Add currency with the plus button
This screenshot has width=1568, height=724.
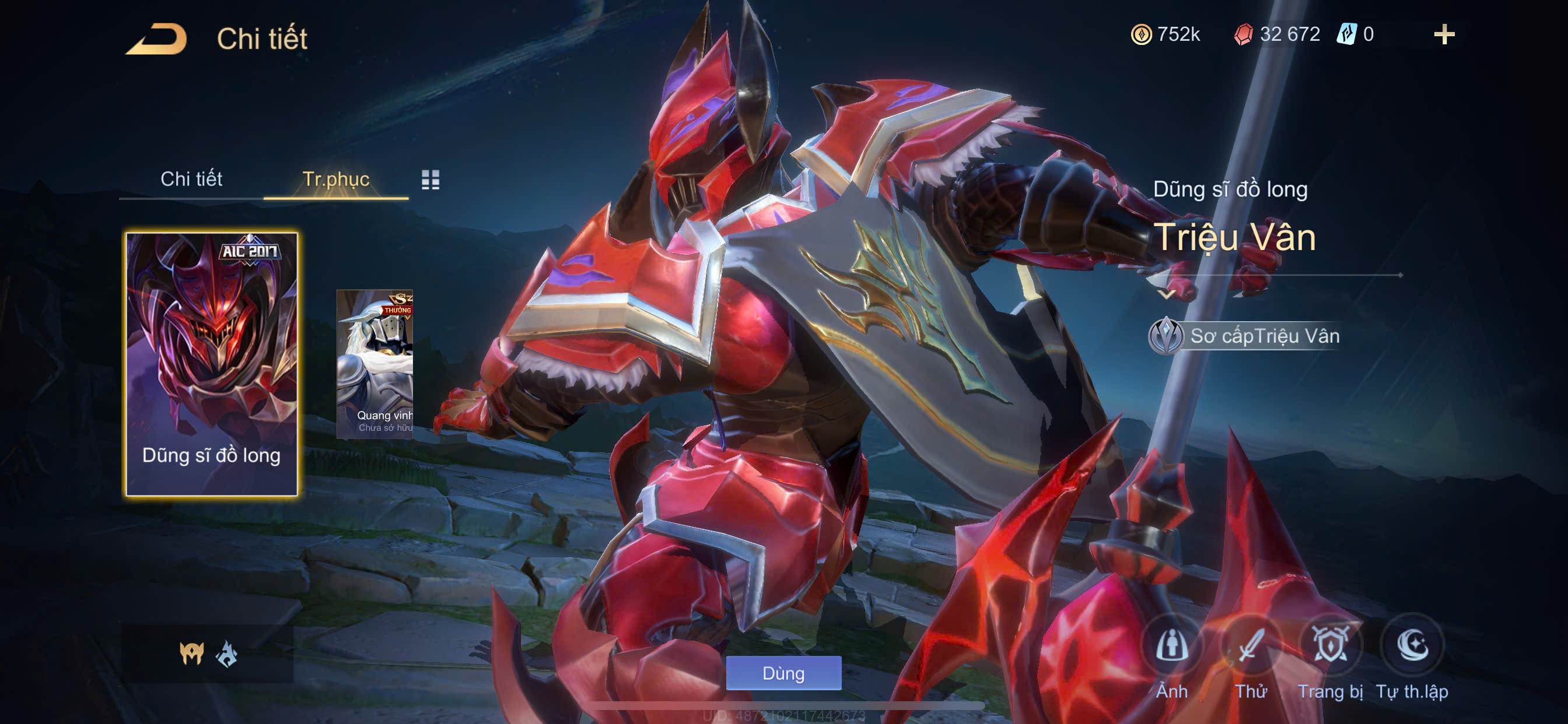tap(1443, 34)
